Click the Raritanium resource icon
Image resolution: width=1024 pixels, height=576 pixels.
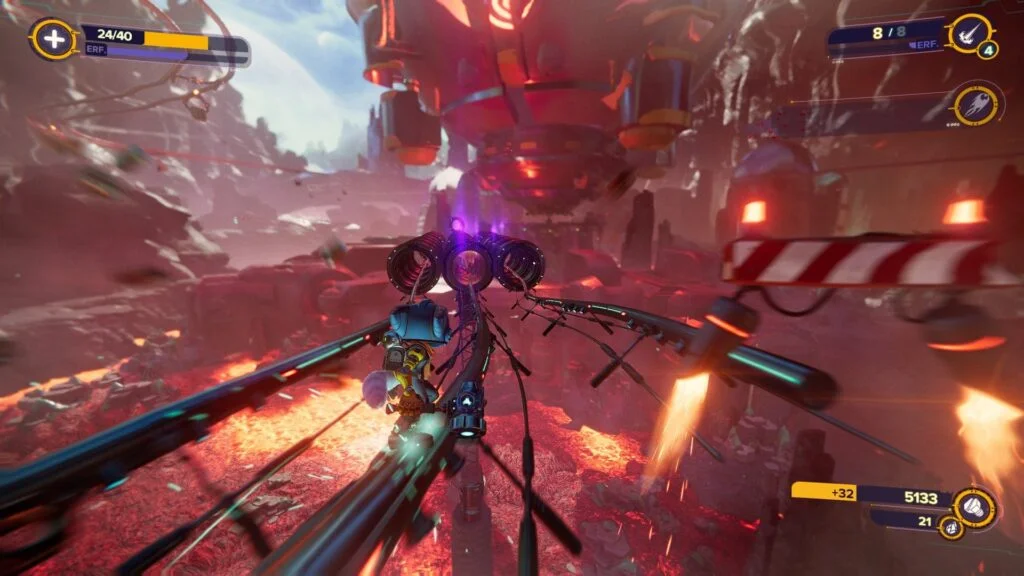[x=951, y=527]
